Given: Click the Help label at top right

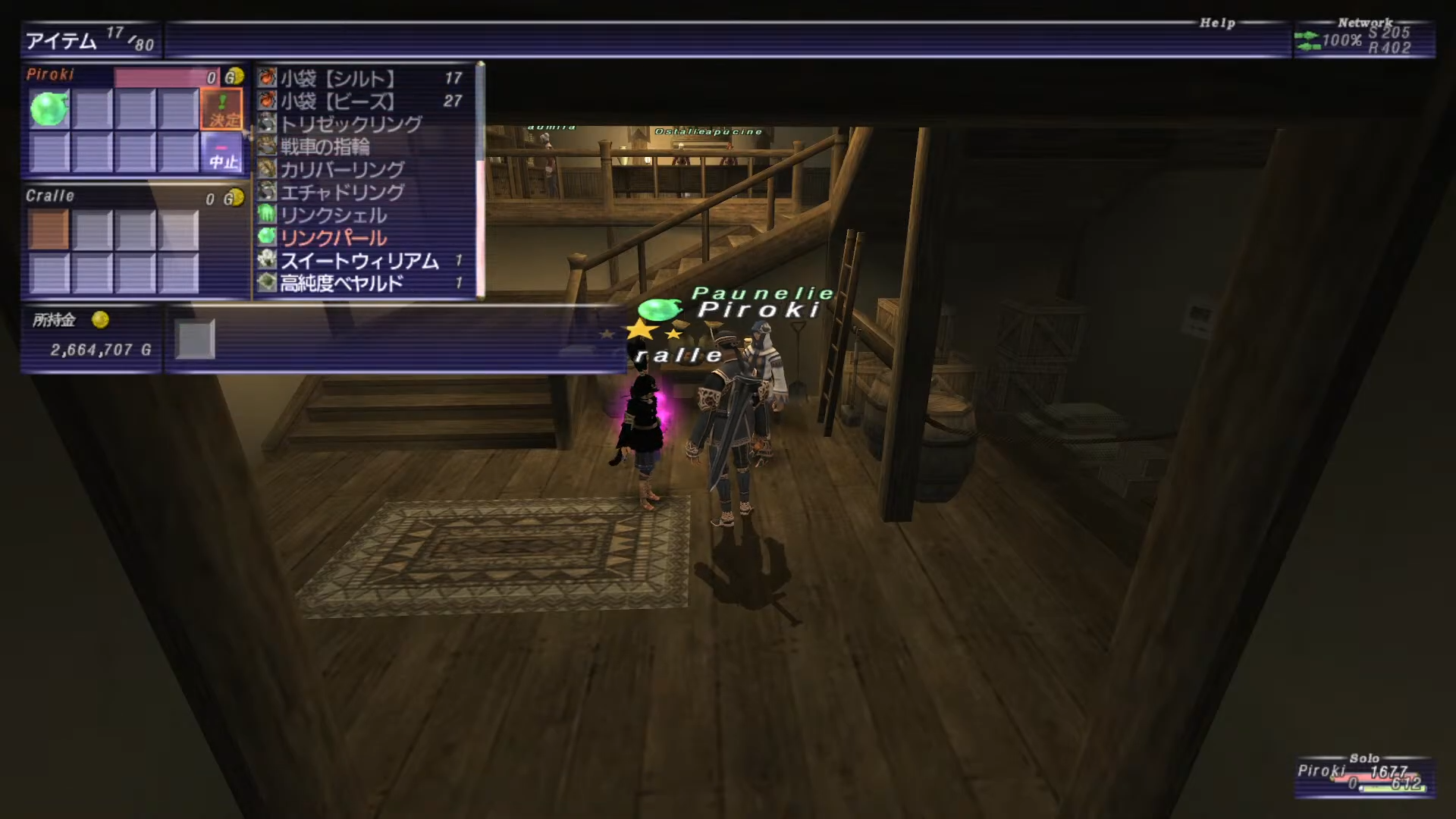Looking at the screenshot, I should pos(1219,23).
